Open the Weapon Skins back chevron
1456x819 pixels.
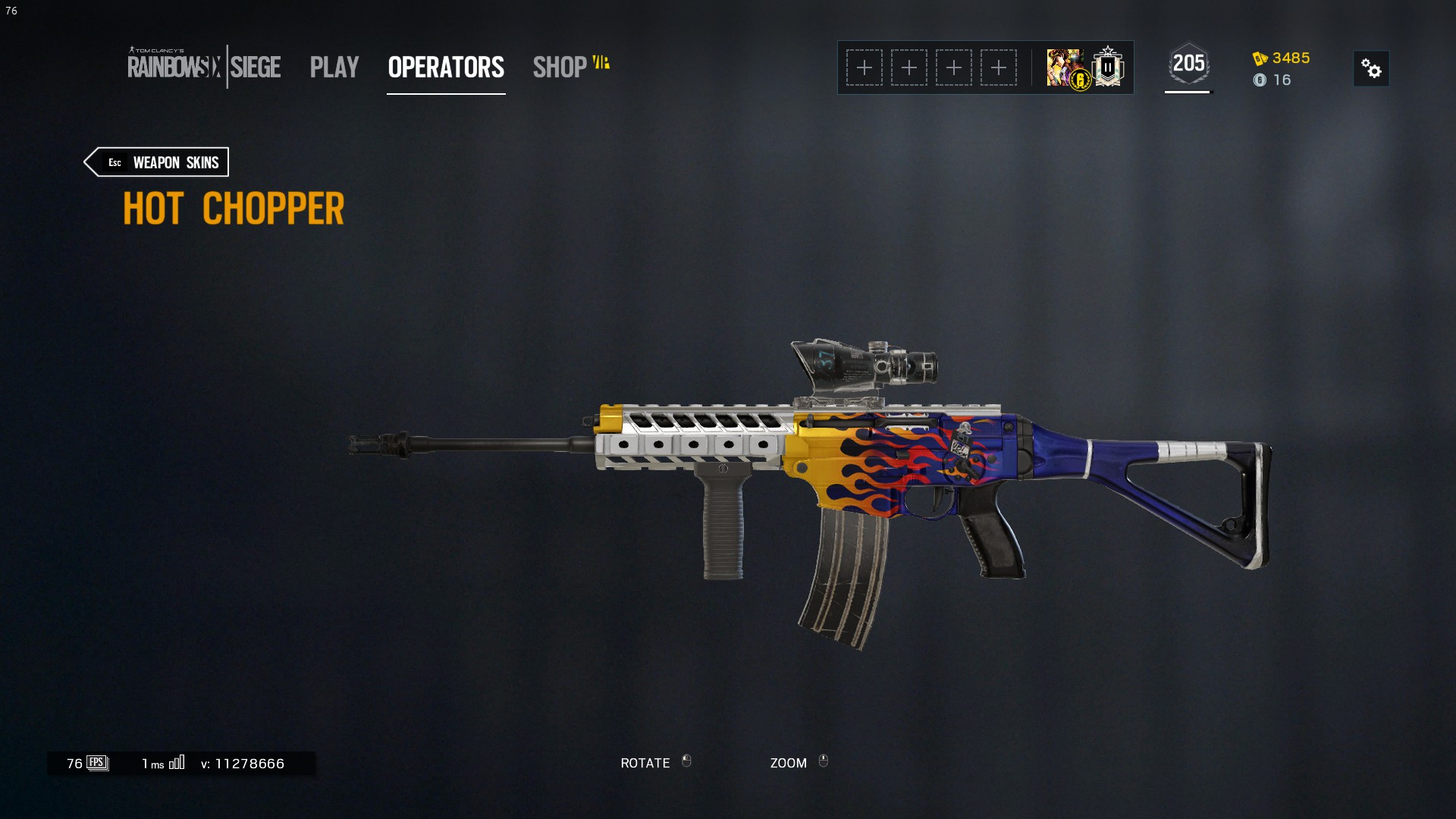click(93, 162)
